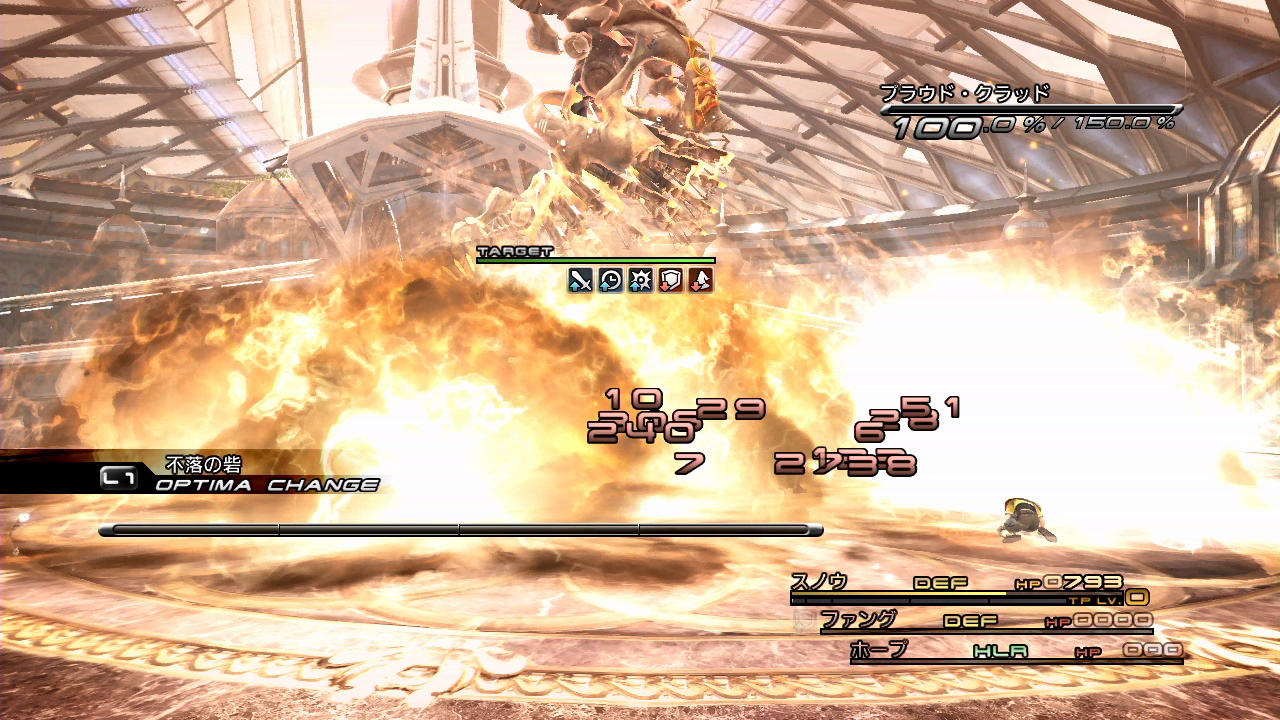This screenshot has height=720, width=1280.
Task: Activate the OPTIMA CHANGE label
Action: (x=267, y=485)
